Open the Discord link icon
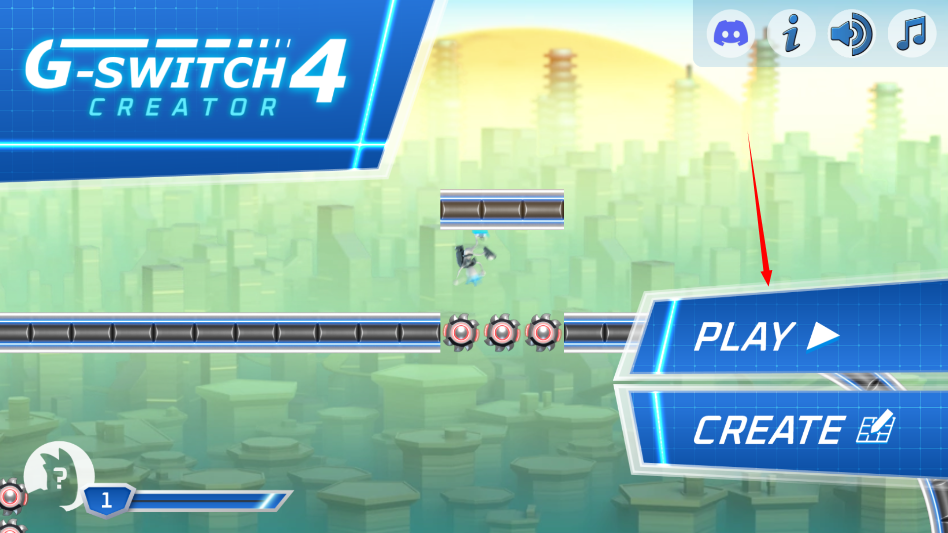This screenshot has width=948, height=533. 732,35
